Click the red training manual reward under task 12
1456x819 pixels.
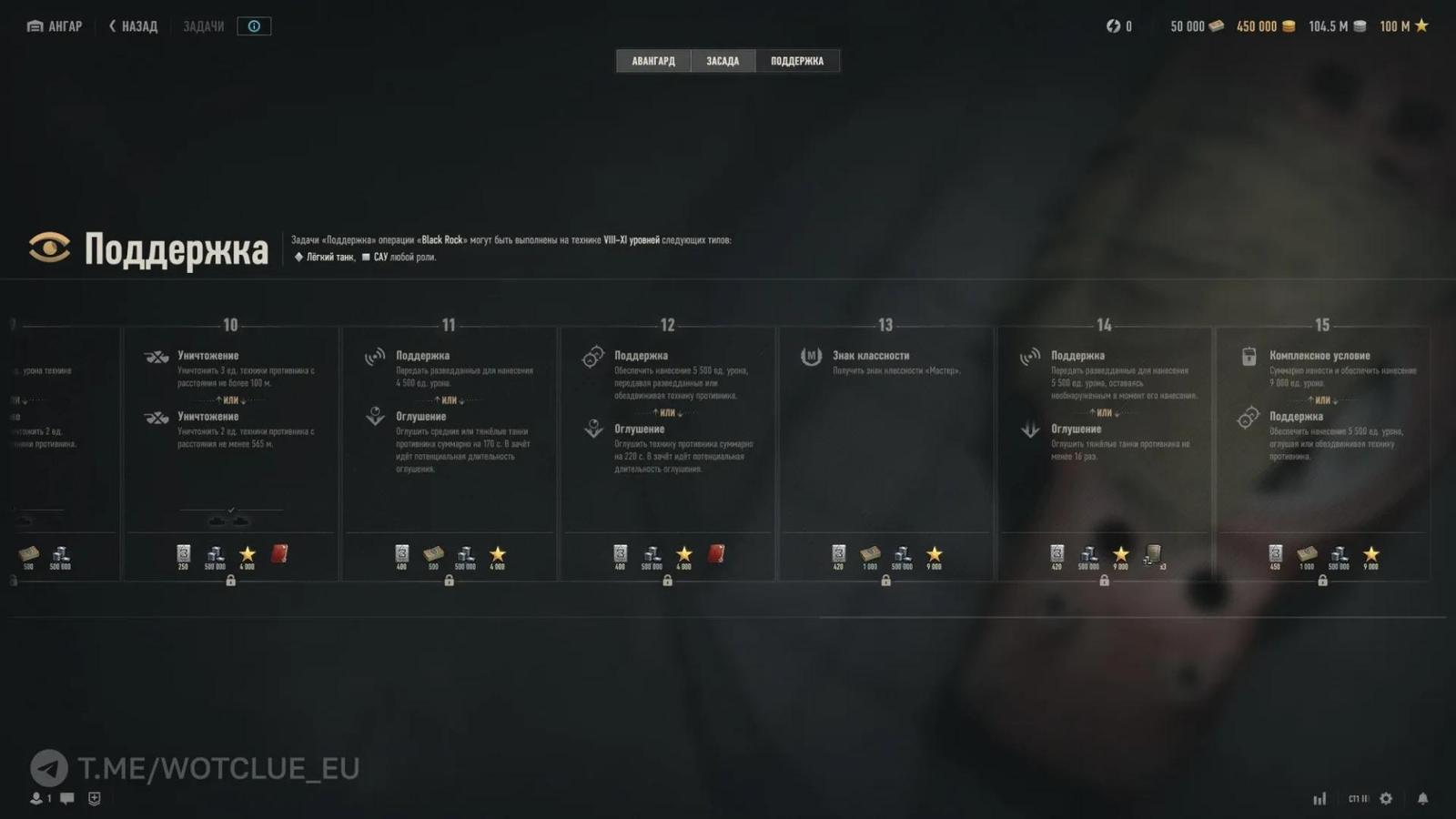click(718, 555)
